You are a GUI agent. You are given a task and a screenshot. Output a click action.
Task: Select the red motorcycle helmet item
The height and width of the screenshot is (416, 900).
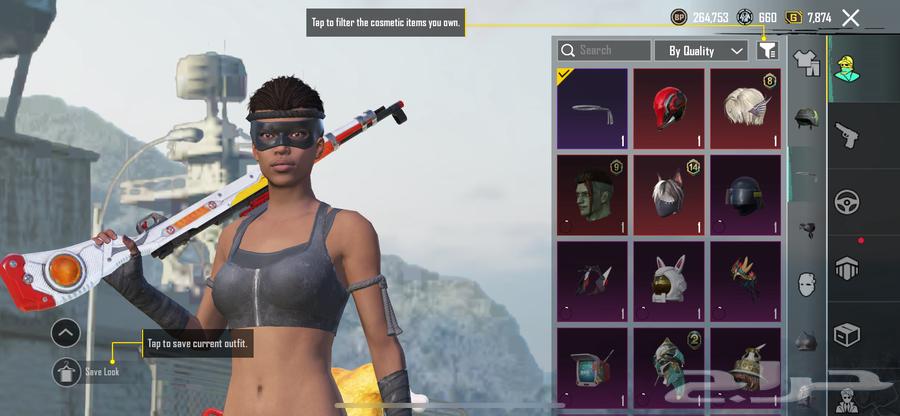[x=669, y=108]
